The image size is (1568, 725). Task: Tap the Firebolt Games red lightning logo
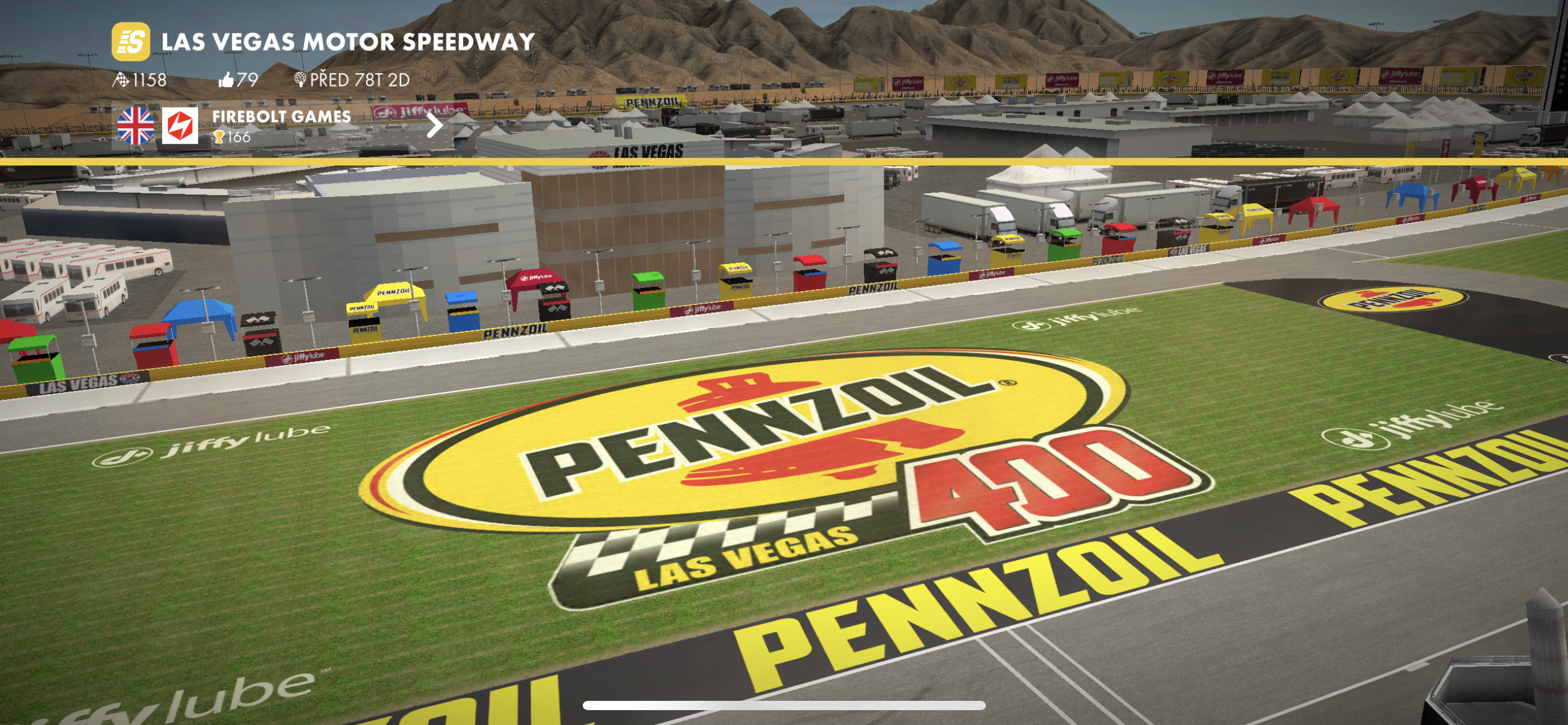coord(182,126)
